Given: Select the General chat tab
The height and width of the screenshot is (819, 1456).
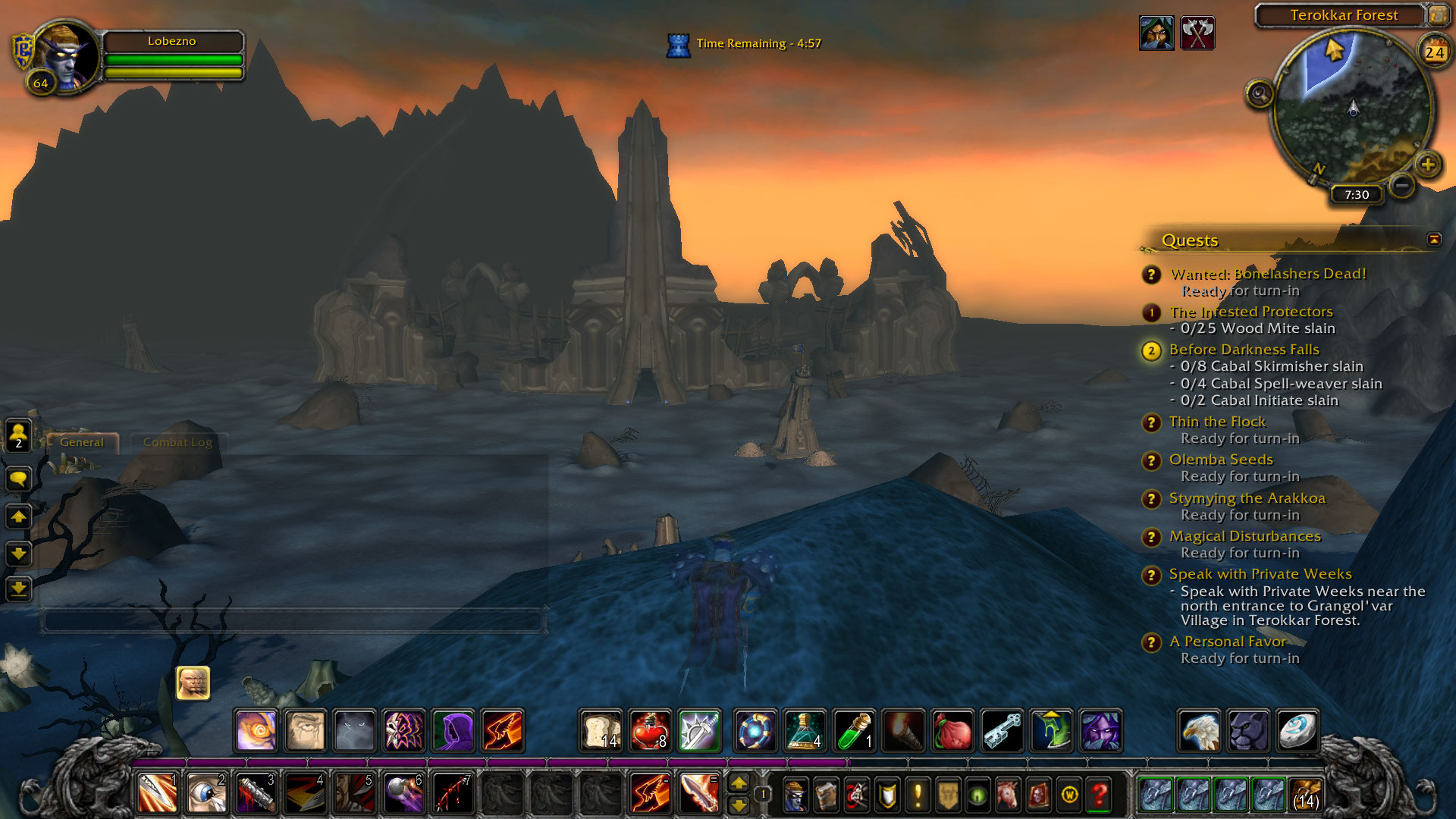Looking at the screenshot, I should click(82, 442).
